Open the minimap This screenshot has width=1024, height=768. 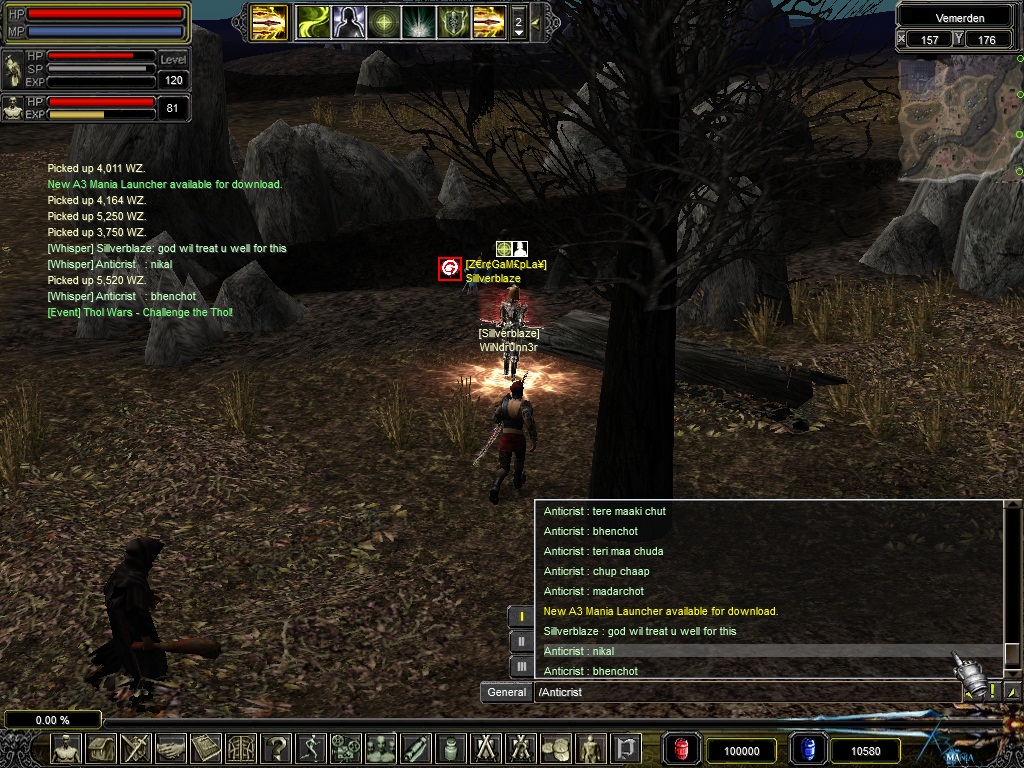coord(958,120)
